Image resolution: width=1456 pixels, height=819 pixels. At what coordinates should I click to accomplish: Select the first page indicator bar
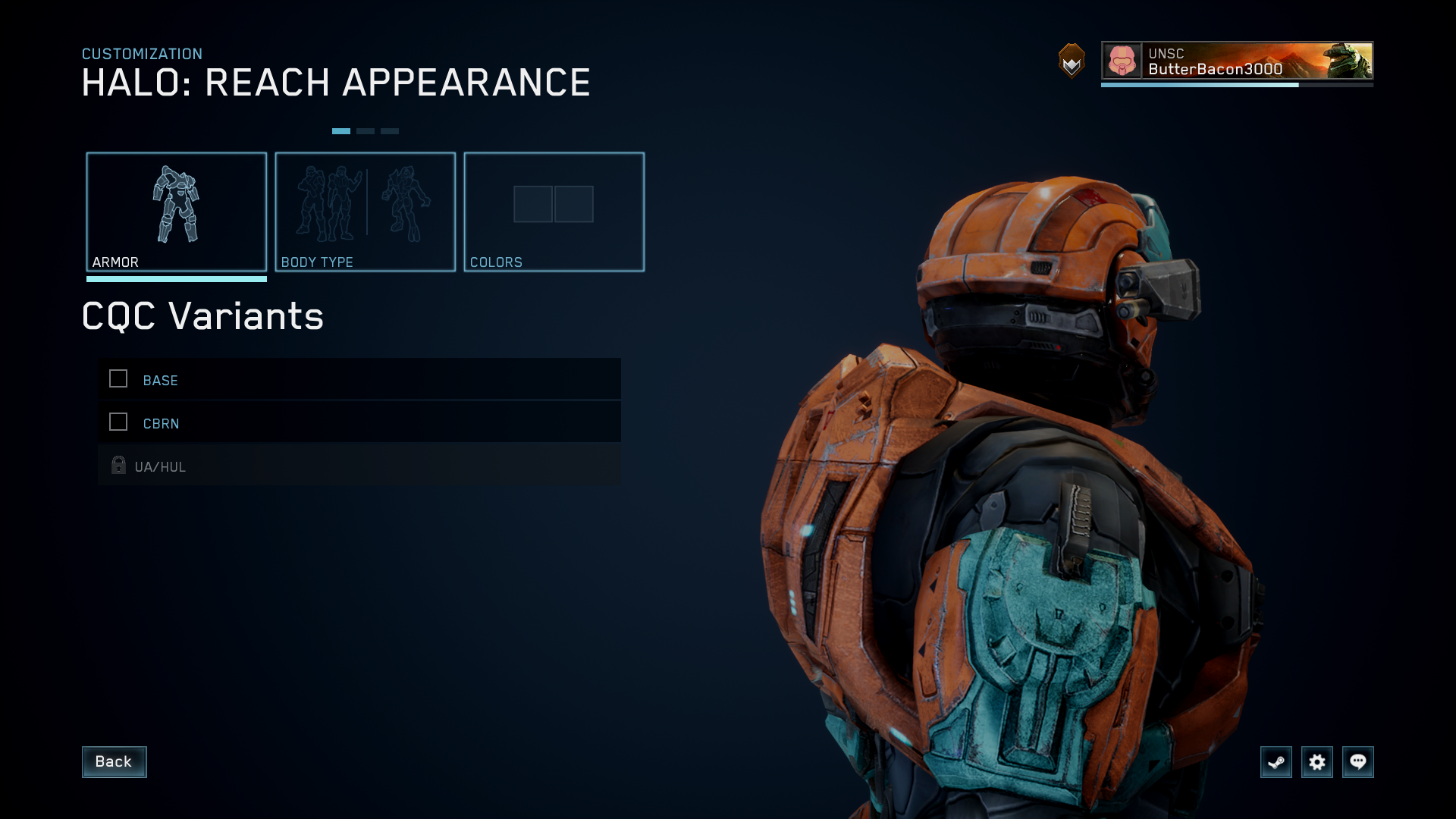tap(343, 130)
